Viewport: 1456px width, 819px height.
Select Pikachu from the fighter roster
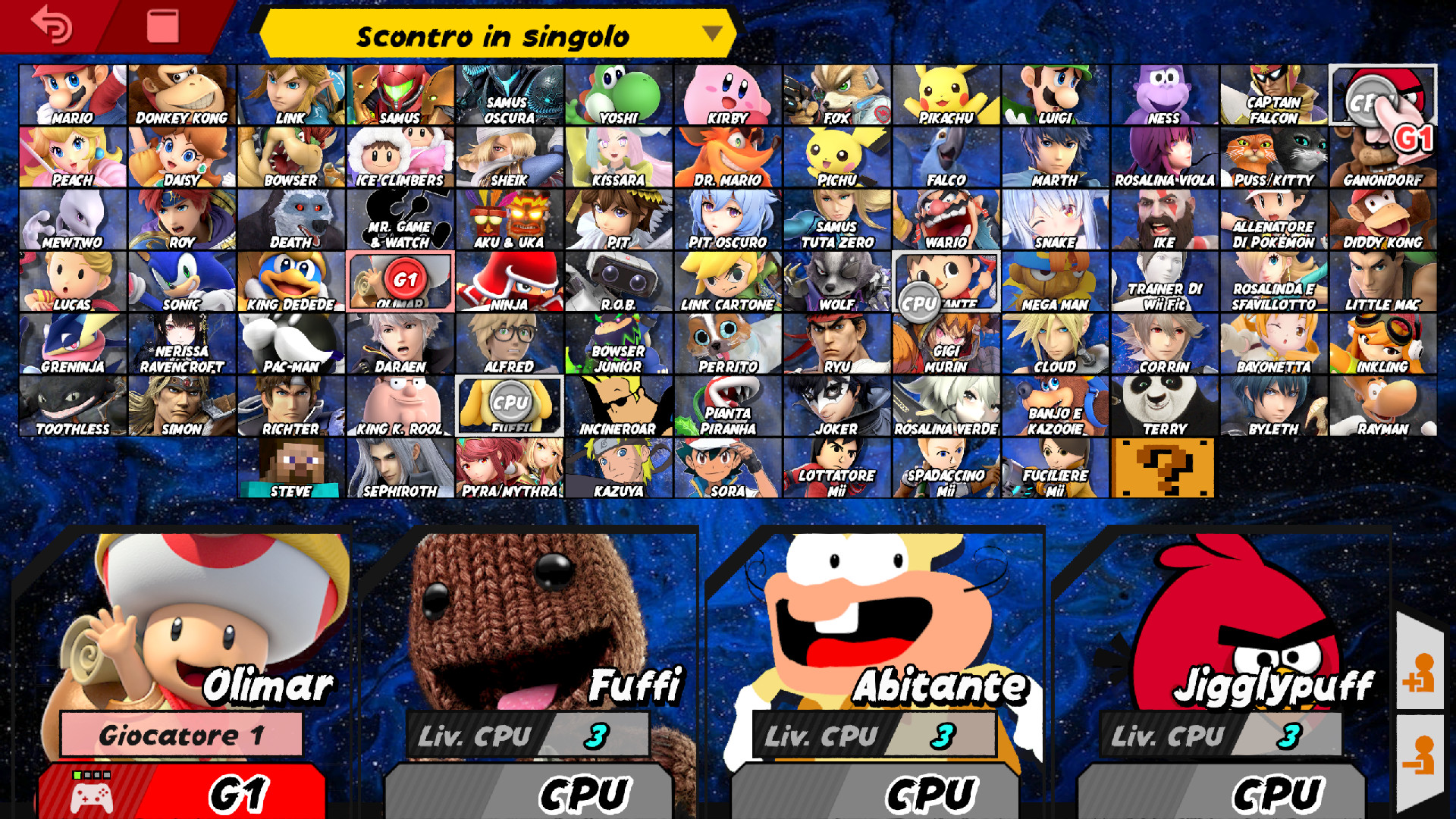tap(946, 93)
